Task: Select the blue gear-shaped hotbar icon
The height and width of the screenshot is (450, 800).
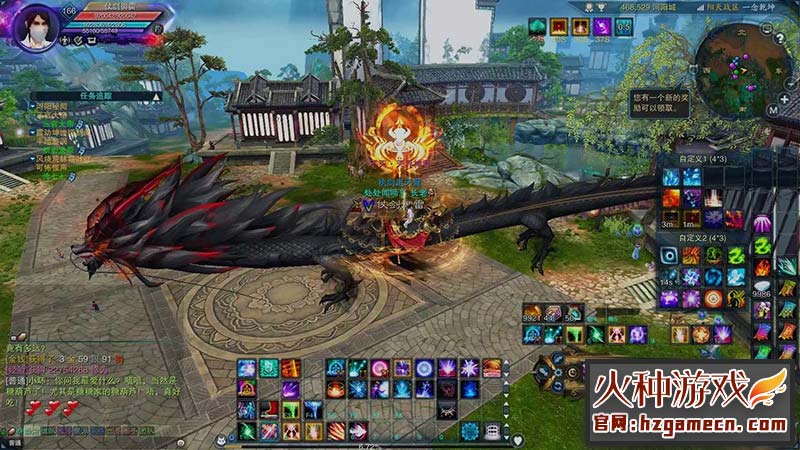Action: (470, 431)
